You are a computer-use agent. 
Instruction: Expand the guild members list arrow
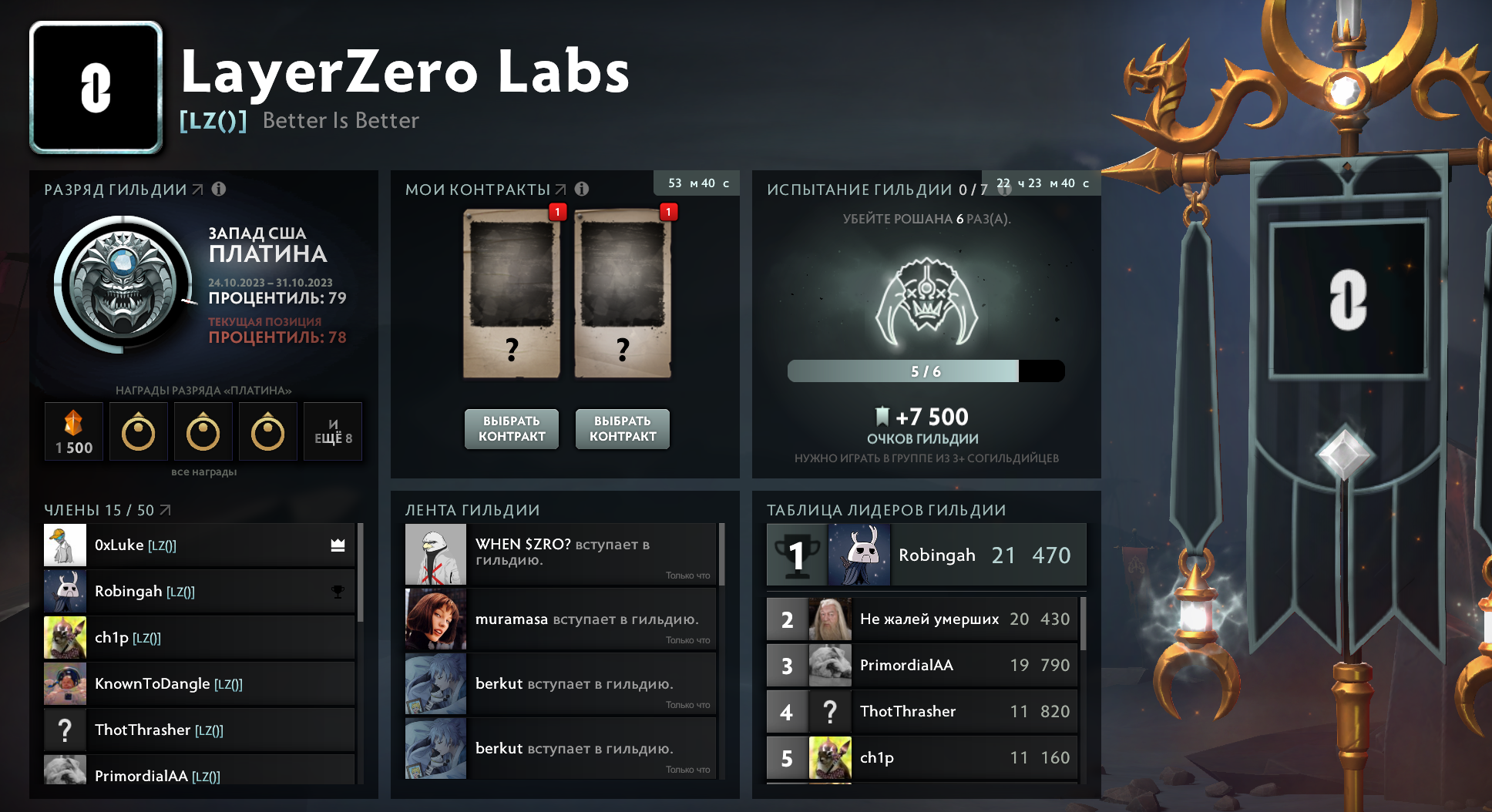[x=166, y=510]
